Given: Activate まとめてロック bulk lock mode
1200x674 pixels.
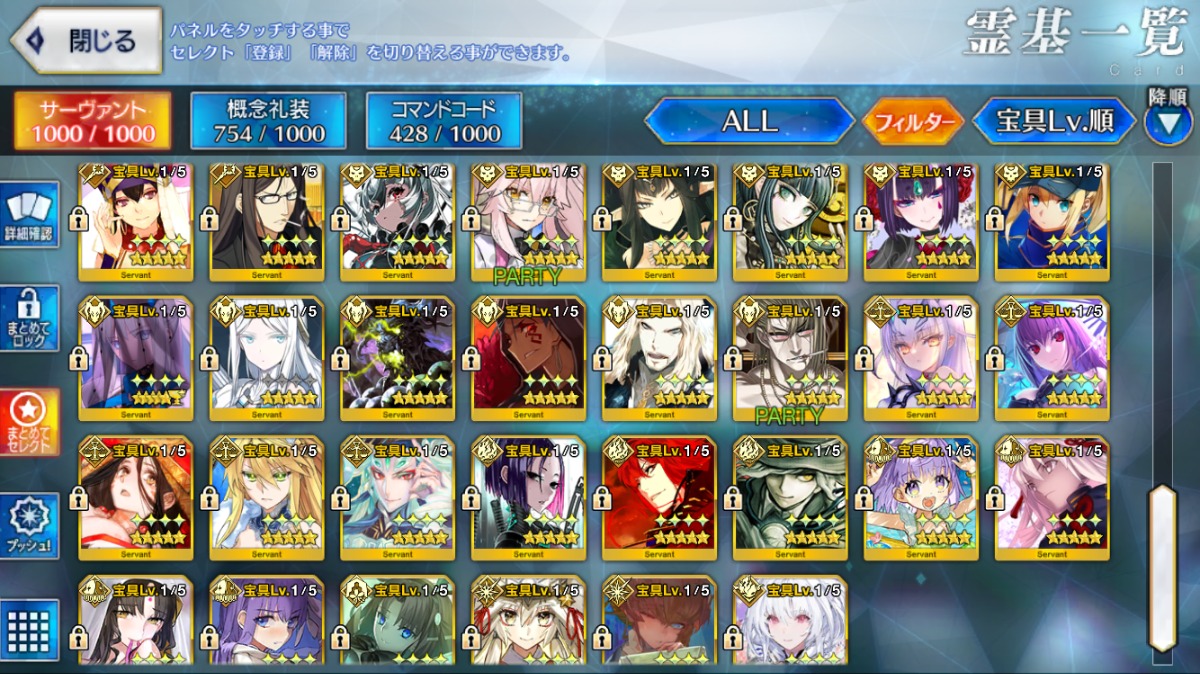Looking at the screenshot, I should click(29, 318).
